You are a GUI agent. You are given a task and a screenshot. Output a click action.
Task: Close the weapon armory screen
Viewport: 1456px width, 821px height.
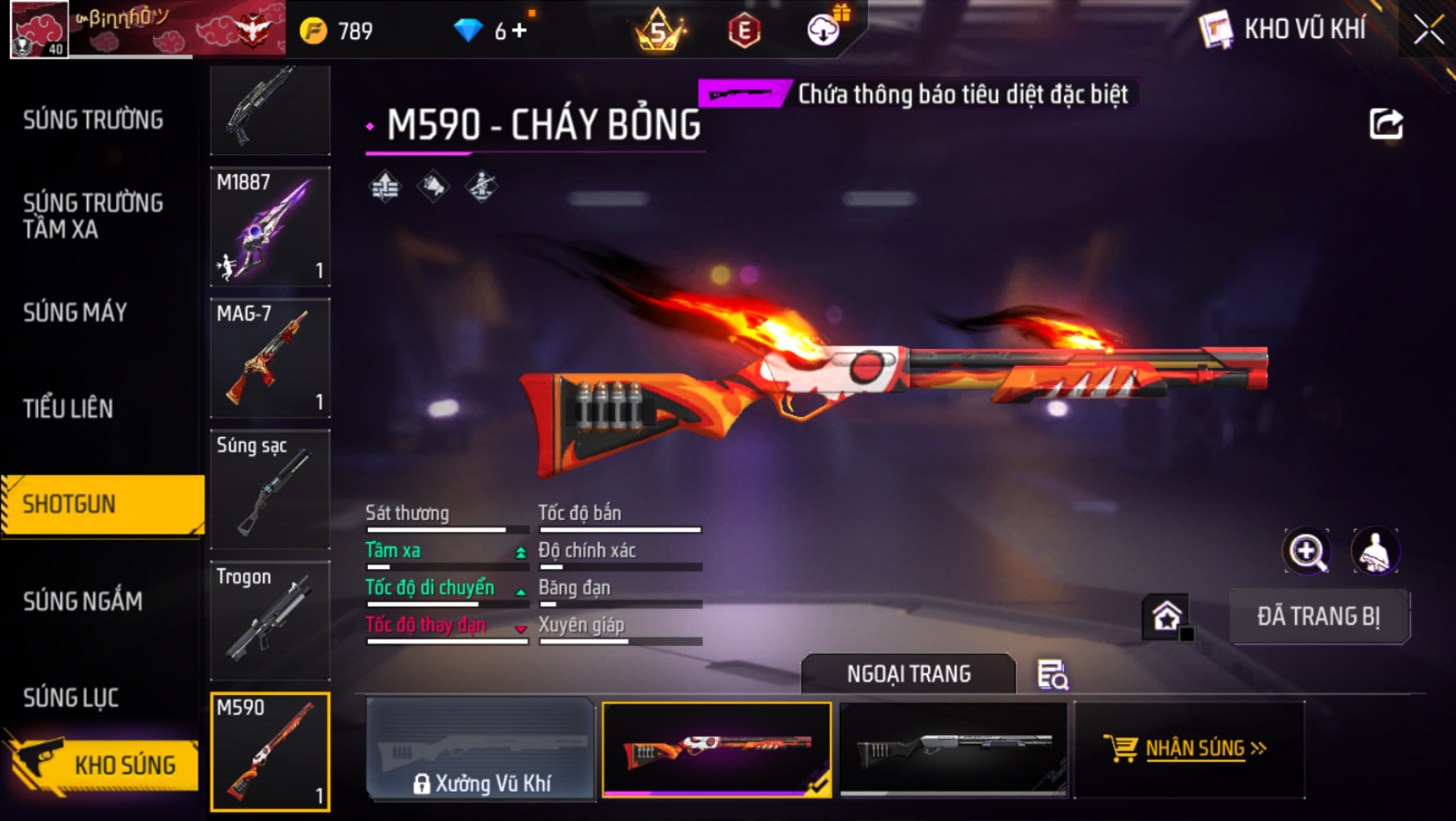tap(1428, 30)
